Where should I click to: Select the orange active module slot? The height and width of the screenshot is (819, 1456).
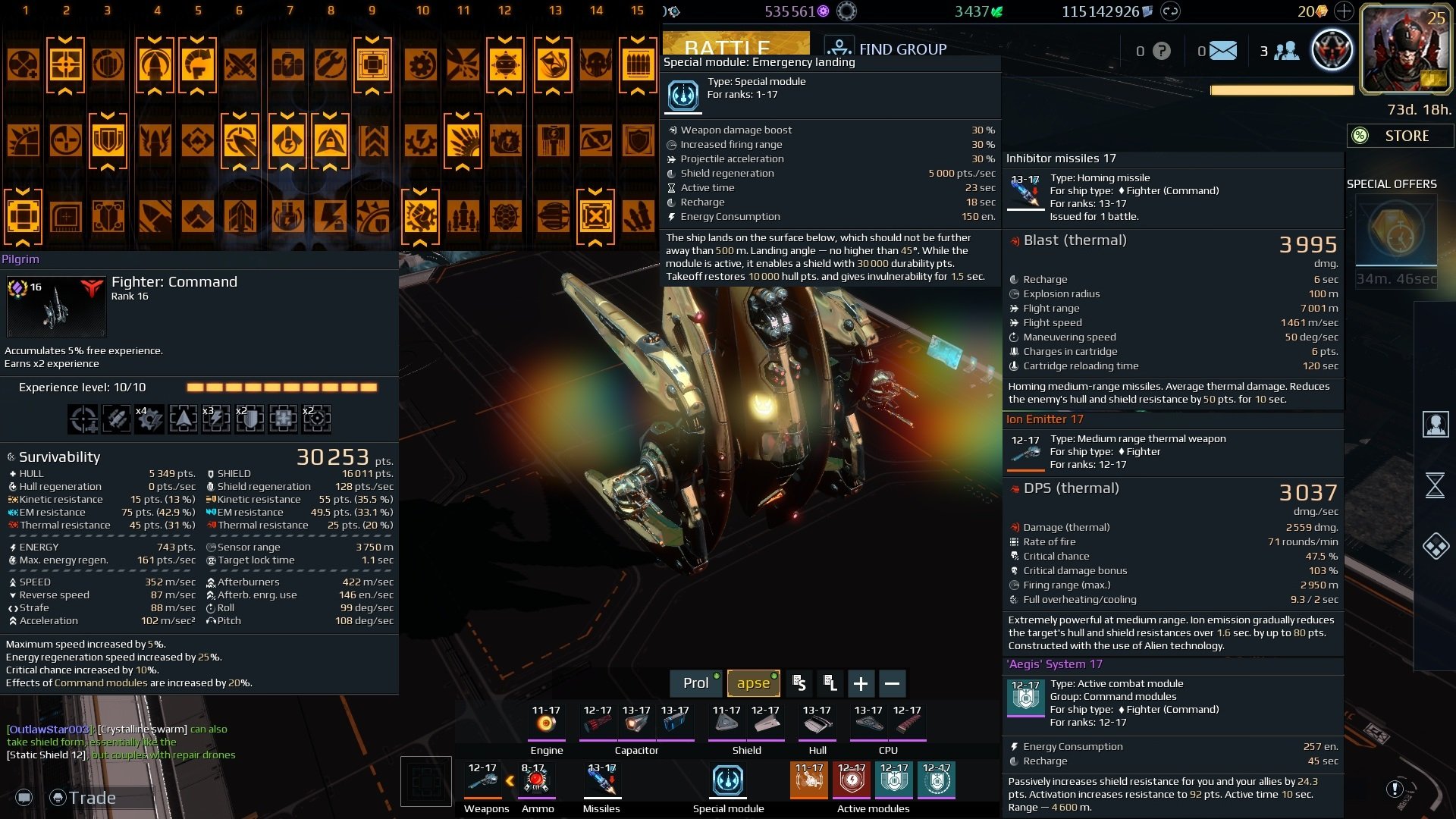pyautogui.click(x=808, y=780)
